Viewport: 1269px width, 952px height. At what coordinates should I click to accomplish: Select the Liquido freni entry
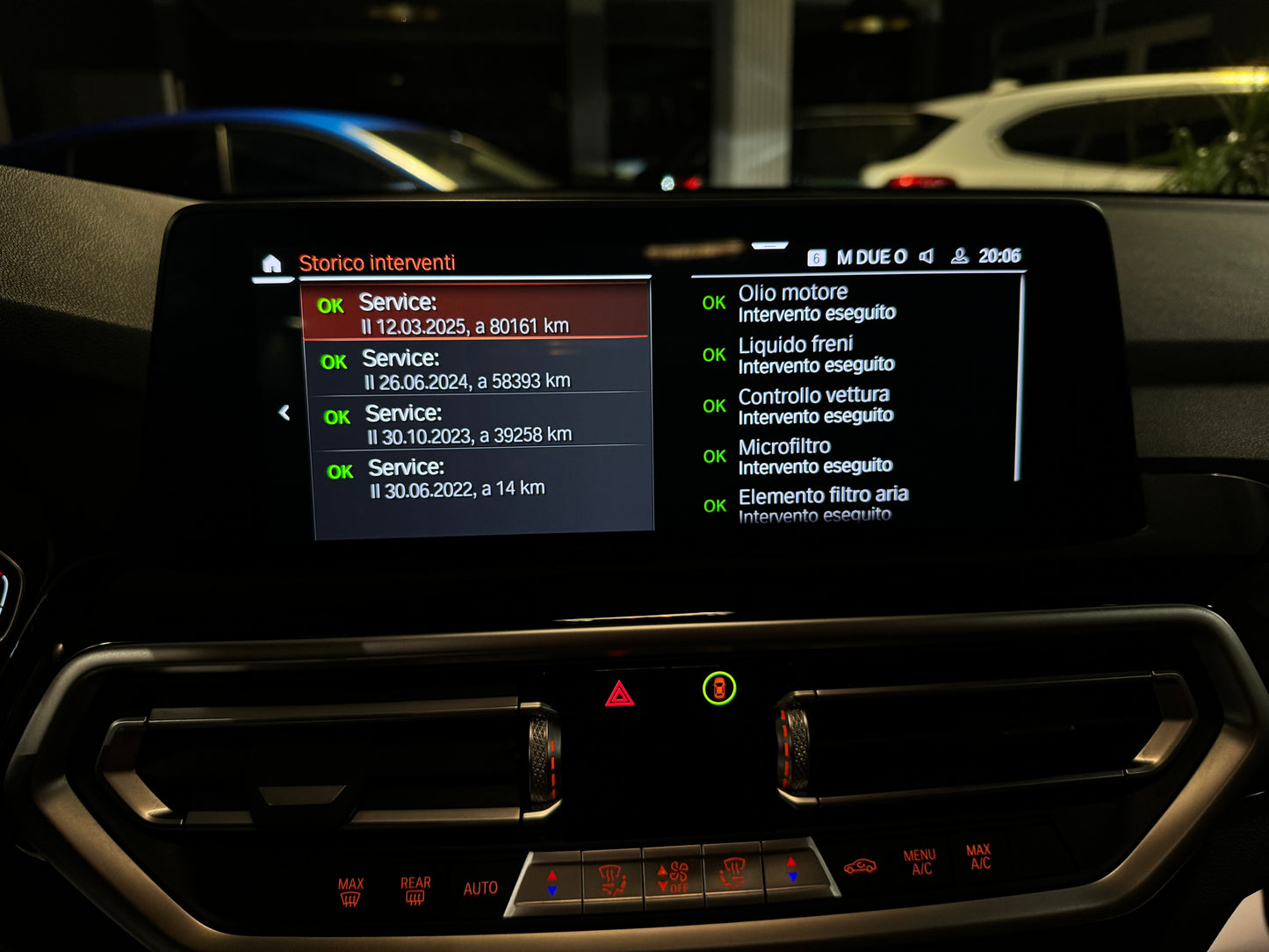(815, 354)
